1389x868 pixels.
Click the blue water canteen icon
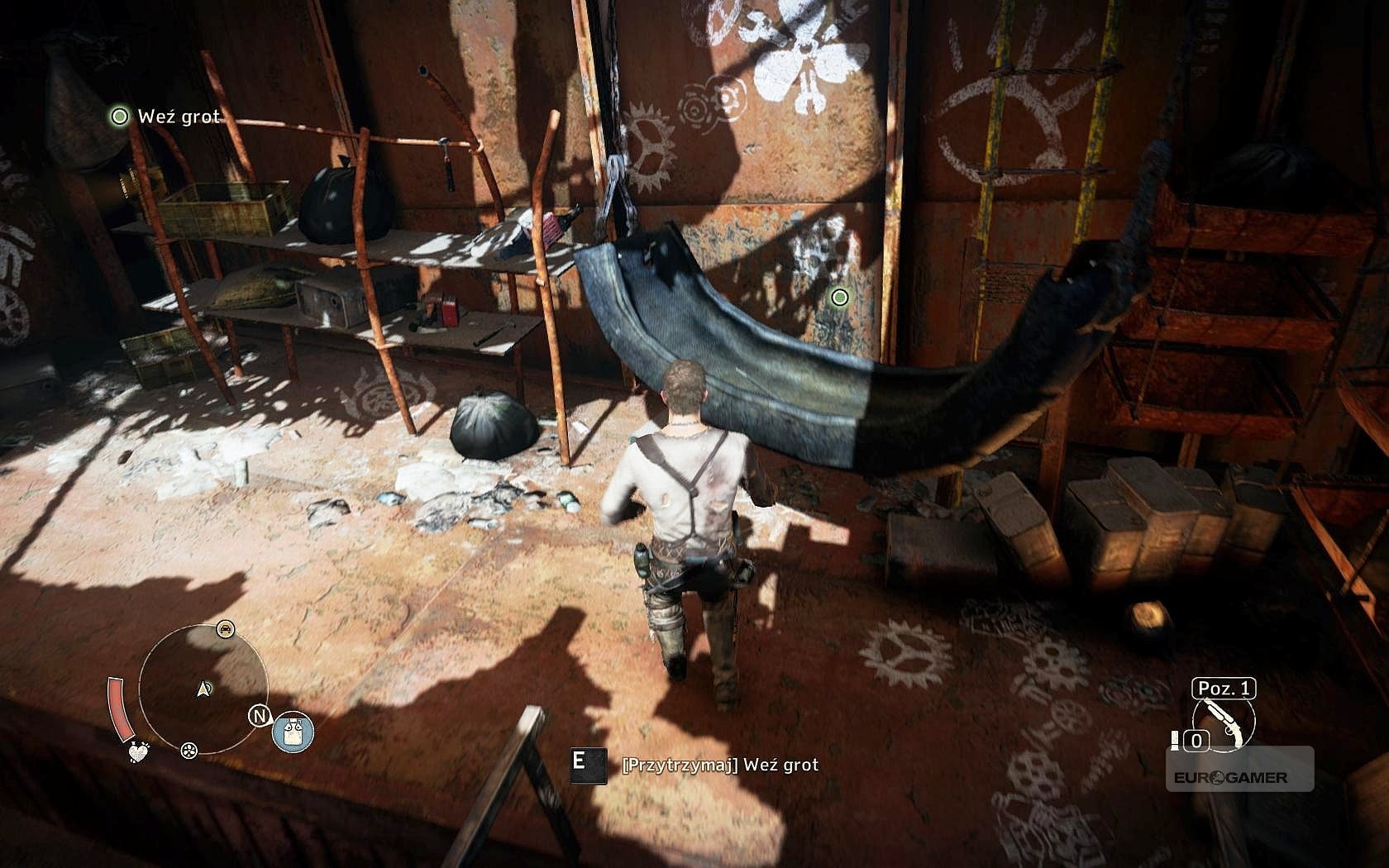pos(294,732)
